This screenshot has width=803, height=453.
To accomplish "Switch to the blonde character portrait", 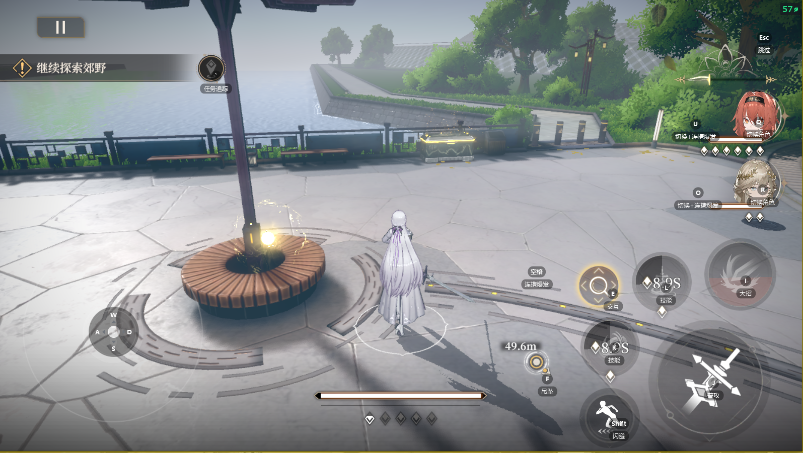I will pyautogui.click(x=754, y=181).
